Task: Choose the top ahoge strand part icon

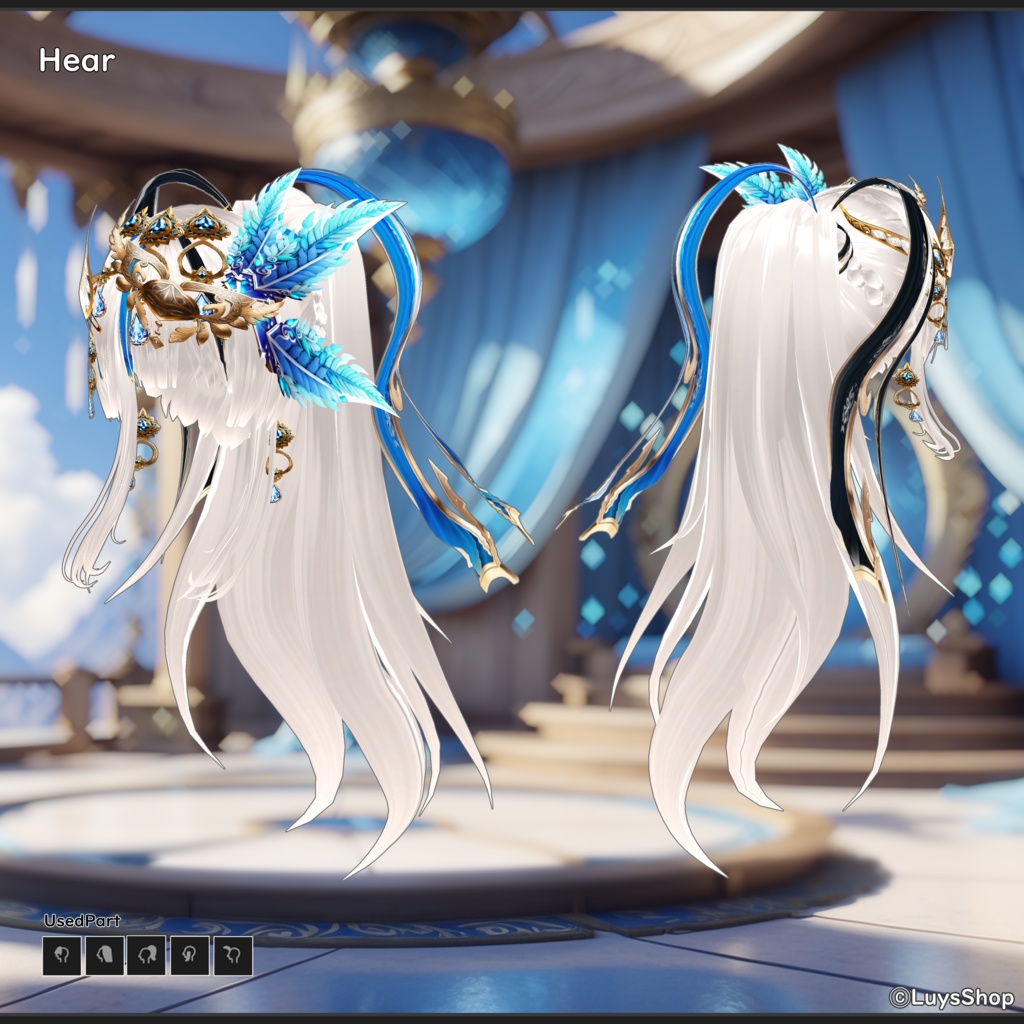Action: point(233,956)
